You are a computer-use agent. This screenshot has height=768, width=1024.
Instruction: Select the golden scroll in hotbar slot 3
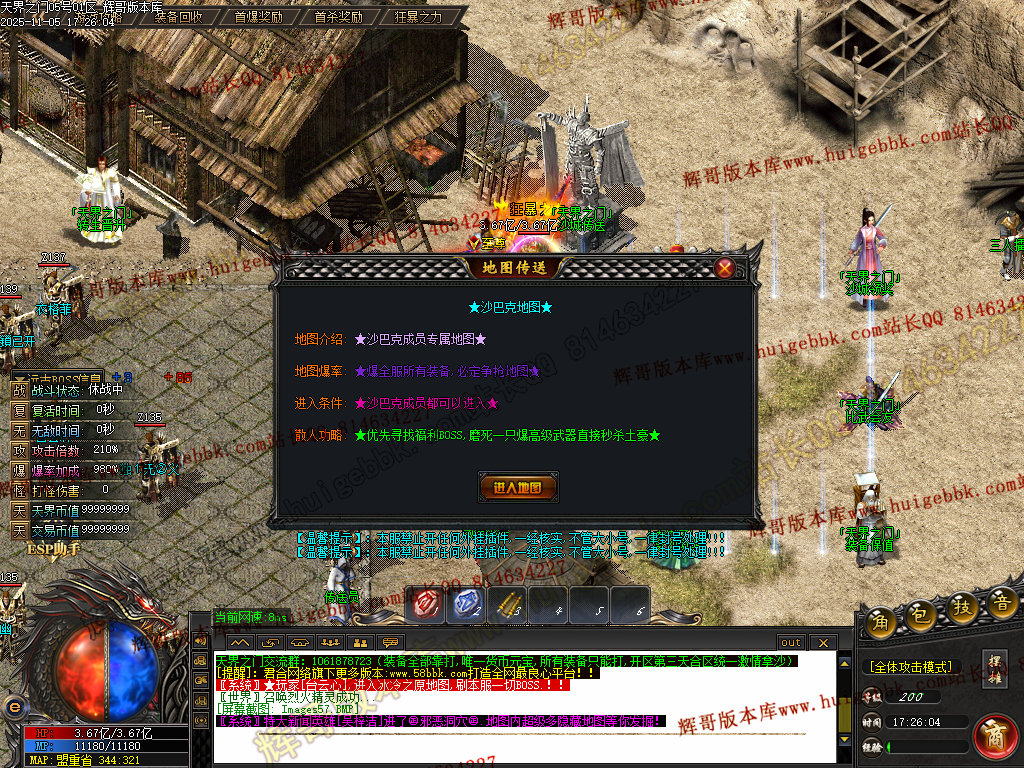click(508, 604)
